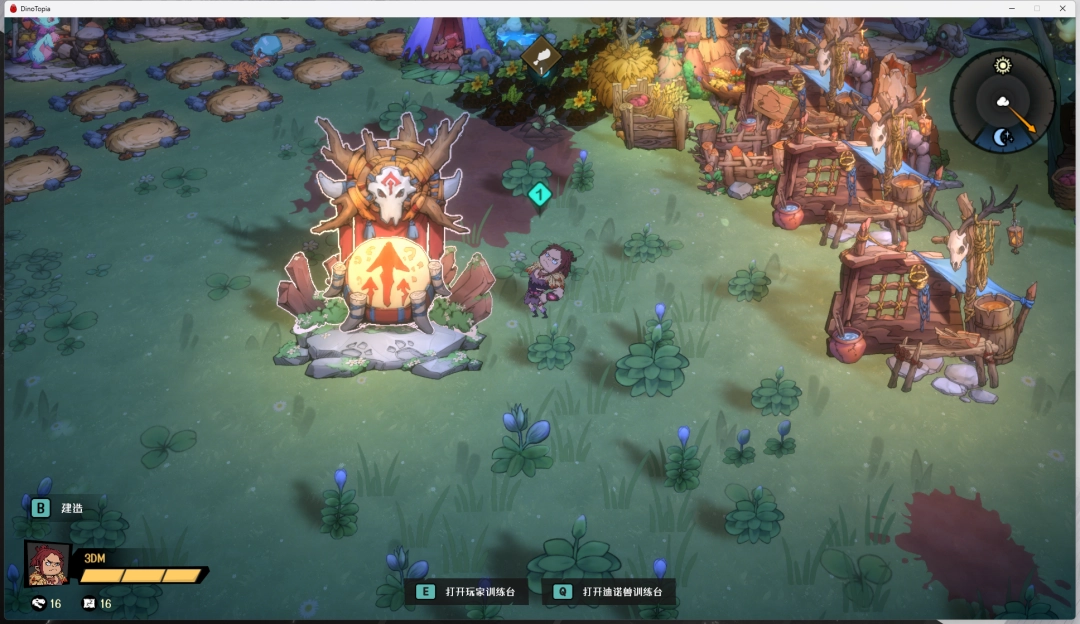Close the DinoTopia window

[1062, 8]
